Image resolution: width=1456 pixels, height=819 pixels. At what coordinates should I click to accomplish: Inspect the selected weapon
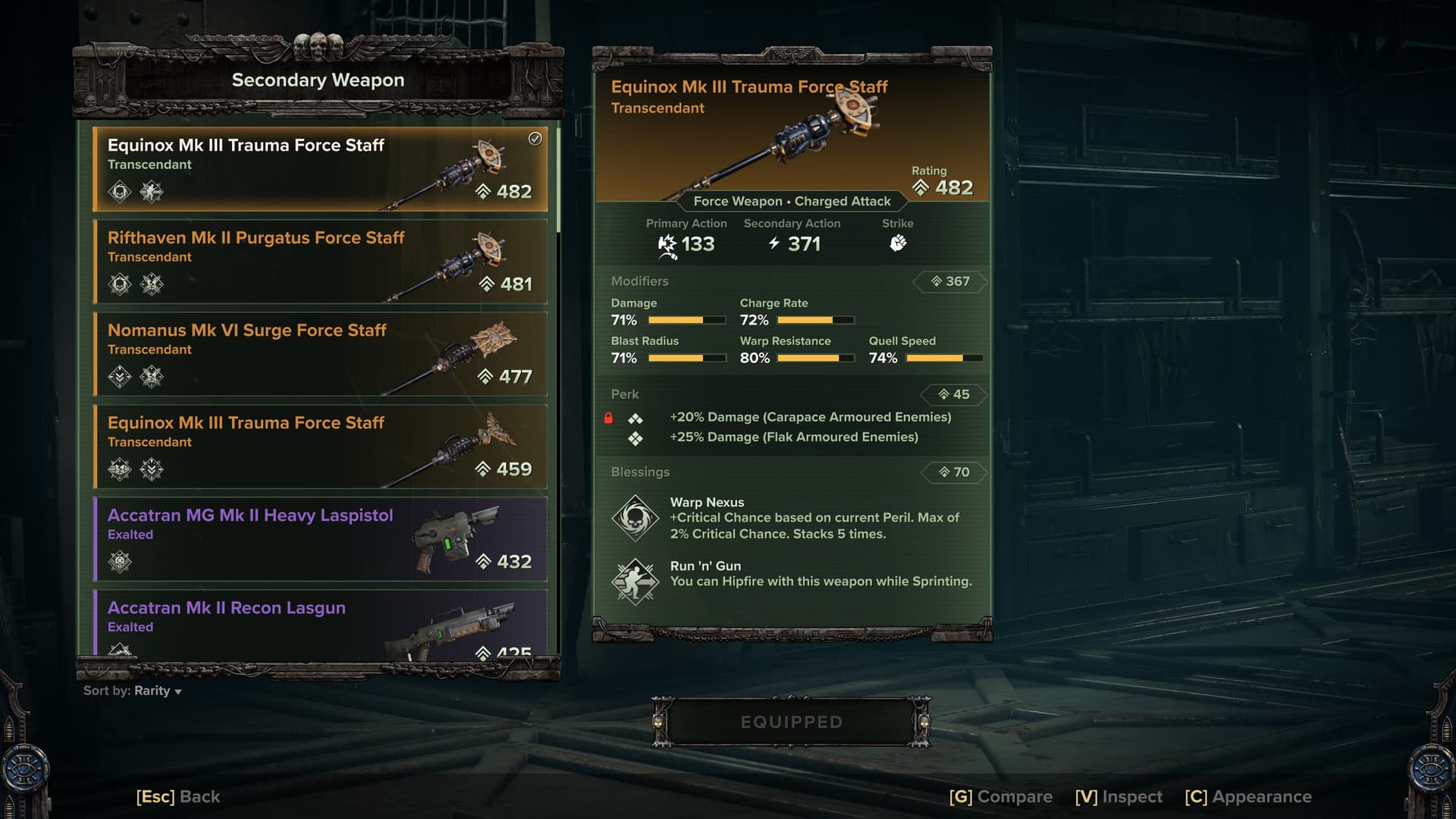coord(1119,796)
